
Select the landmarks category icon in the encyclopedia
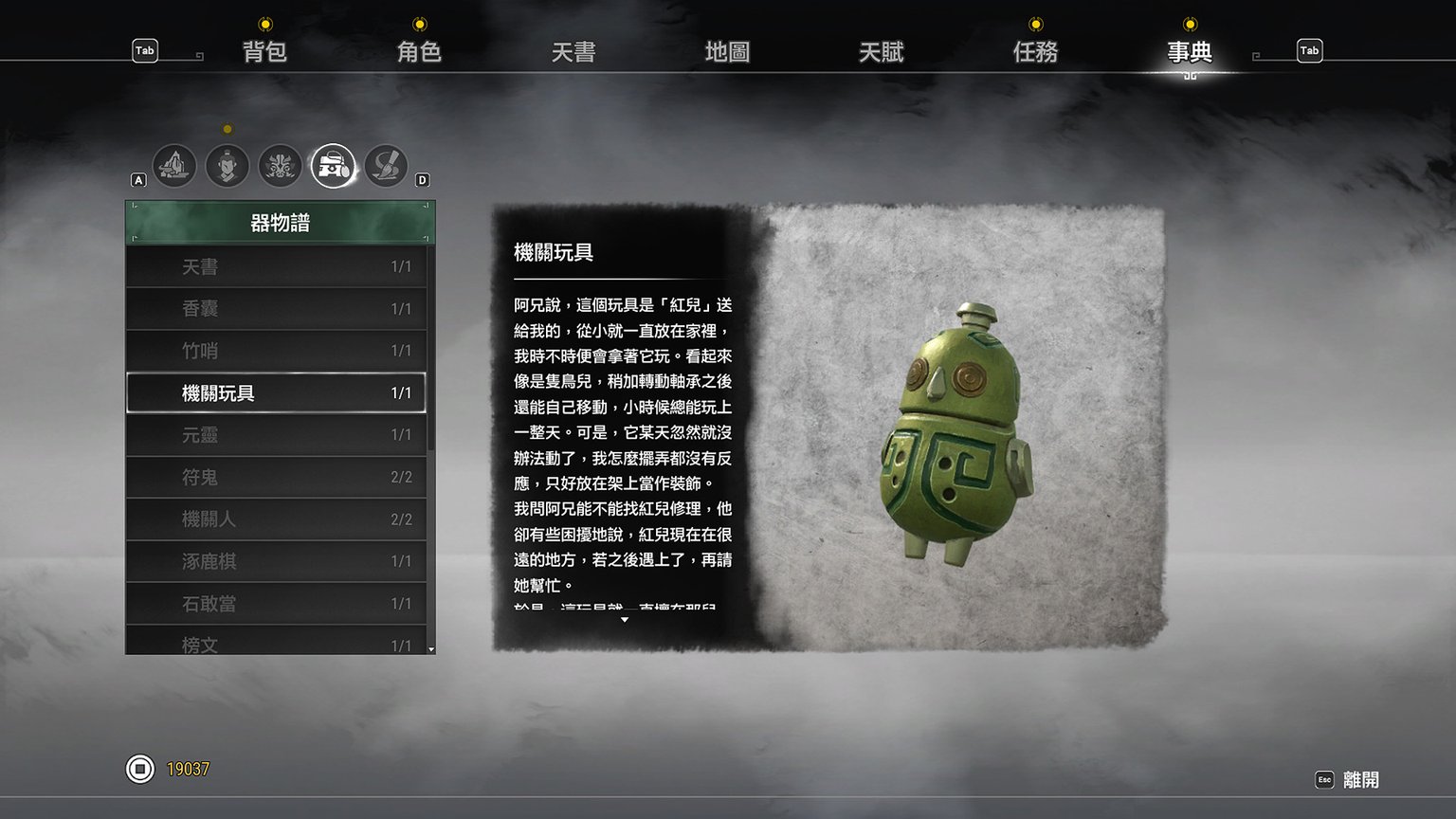click(x=173, y=166)
